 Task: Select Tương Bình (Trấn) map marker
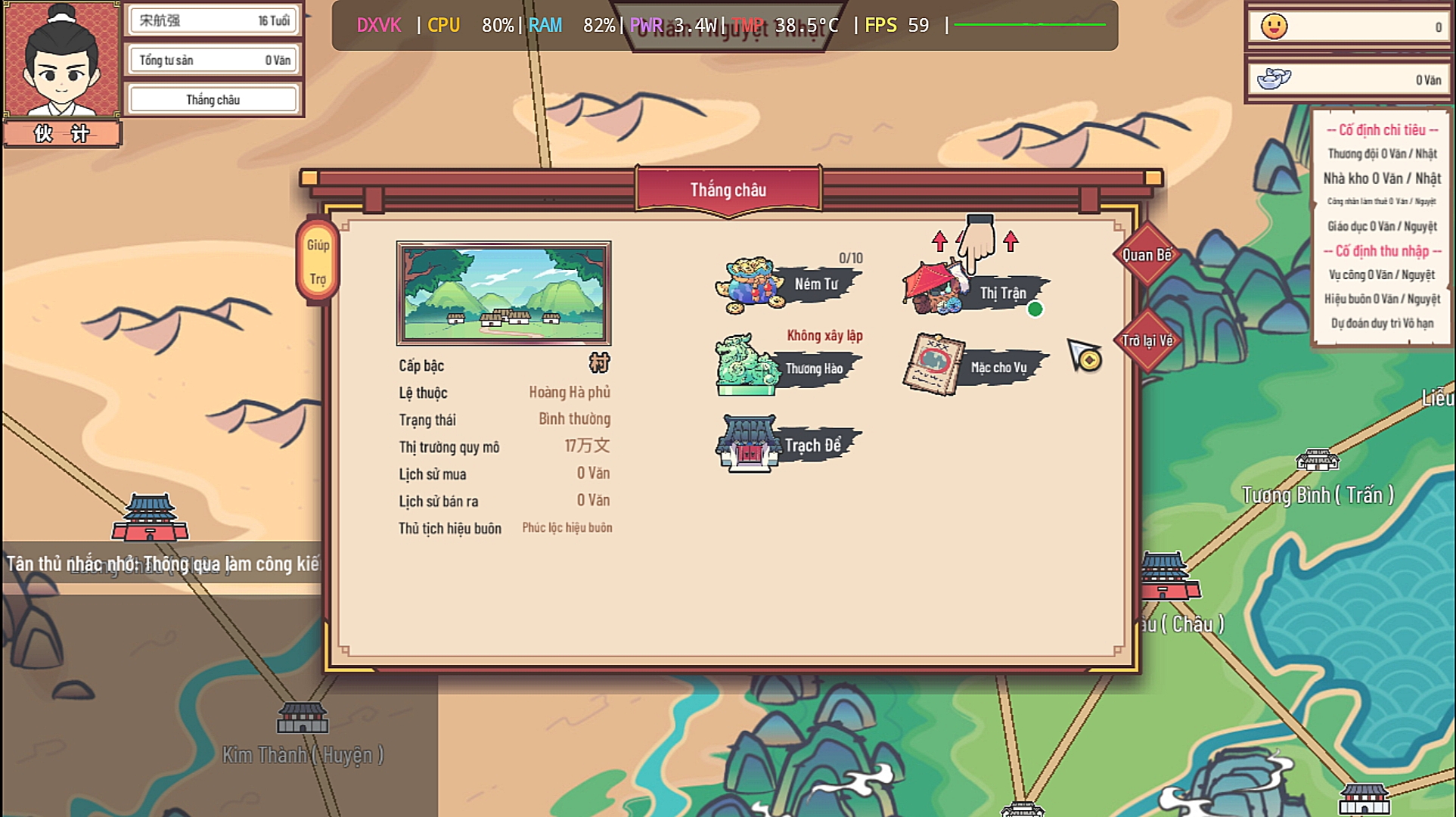(1317, 460)
